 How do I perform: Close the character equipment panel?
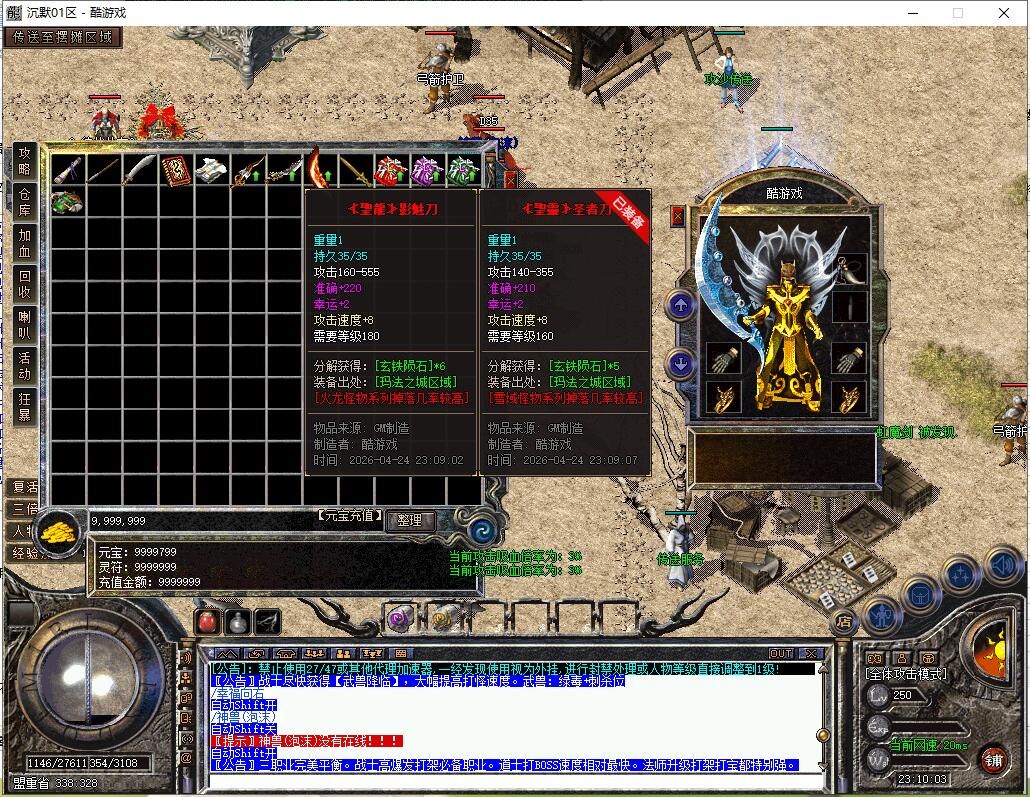point(678,215)
